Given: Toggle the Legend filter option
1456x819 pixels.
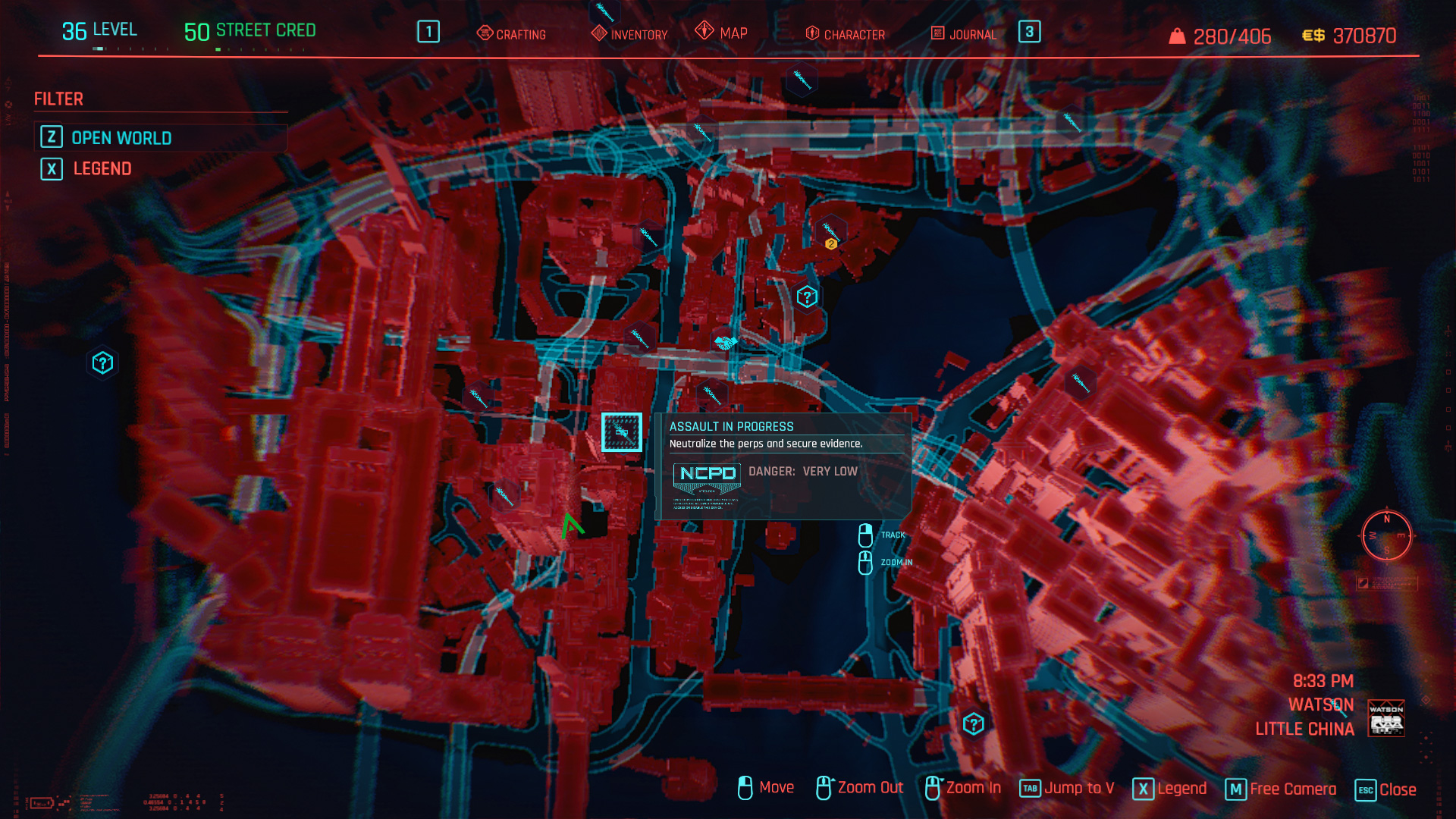Looking at the screenshot, I should pyautogui.click(x=100, y=168).
